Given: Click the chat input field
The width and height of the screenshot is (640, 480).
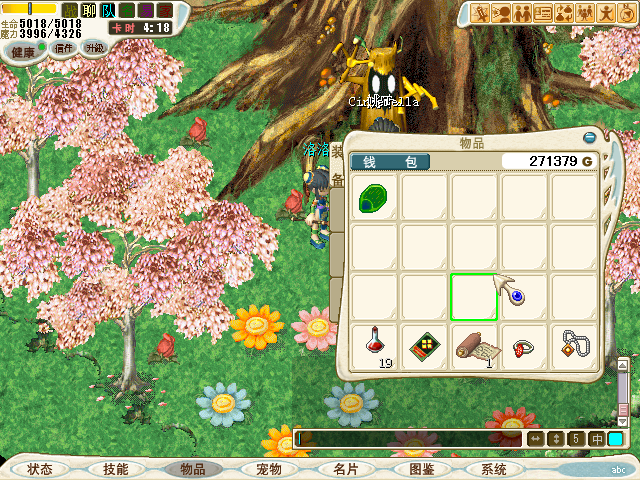Looking at the screenshot, I should (410, 439).
